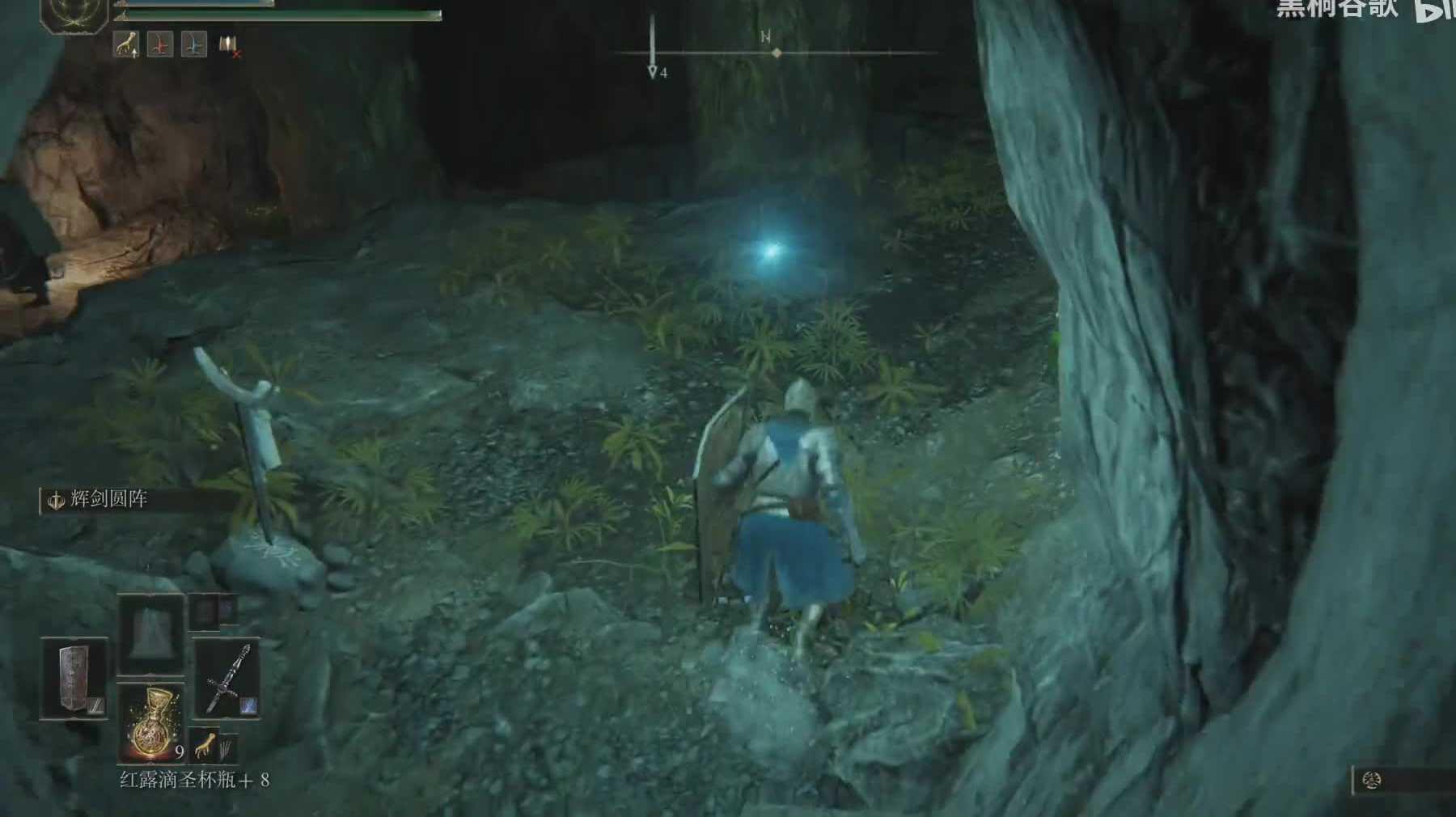Click the blue figure status icon
Viewport: 1456px width, 817px height.
coord(193,45)
